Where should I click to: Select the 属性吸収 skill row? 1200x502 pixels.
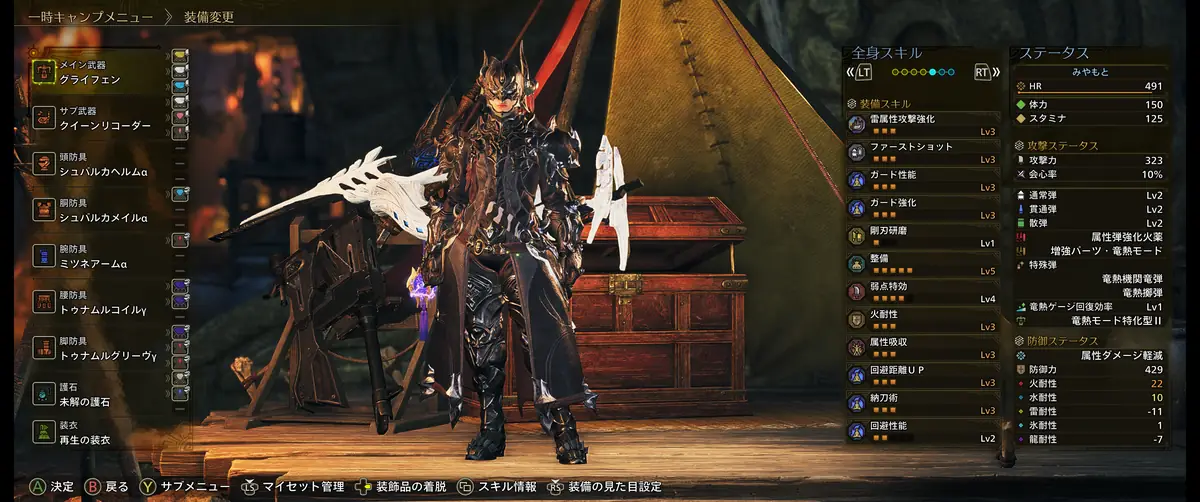[x=922, y=348]
